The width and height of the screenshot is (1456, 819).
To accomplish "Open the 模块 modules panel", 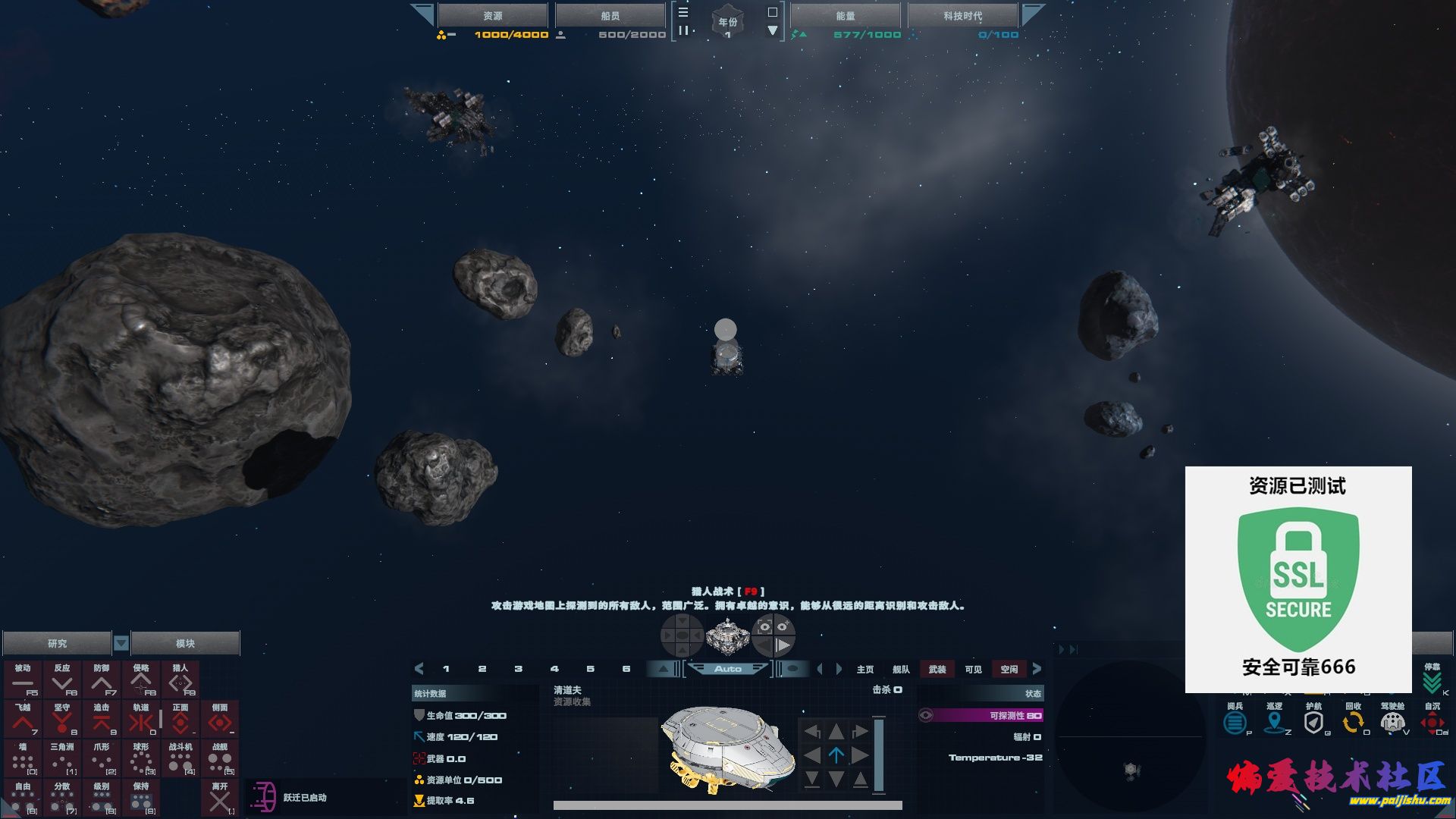I will [186, 643].
